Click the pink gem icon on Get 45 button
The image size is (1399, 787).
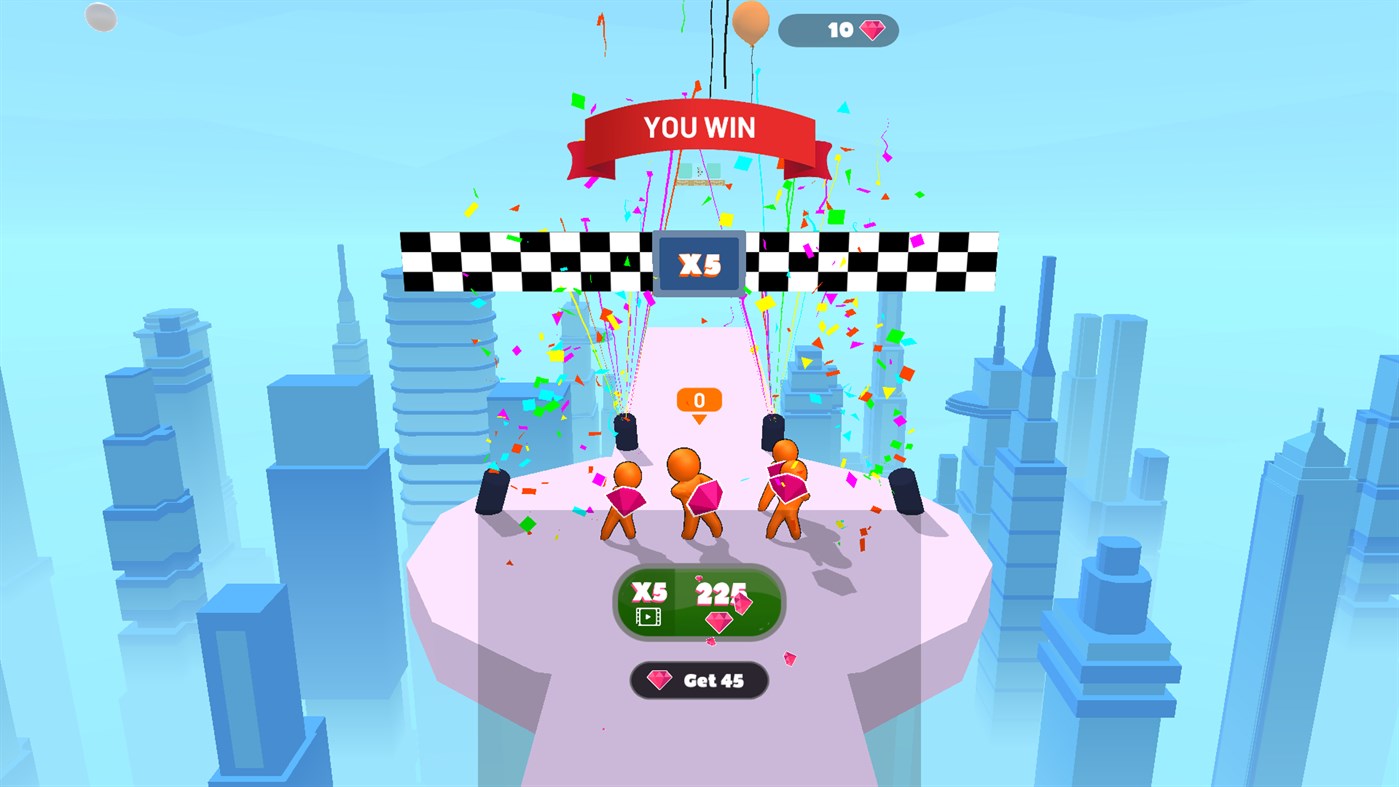[662, 680]
